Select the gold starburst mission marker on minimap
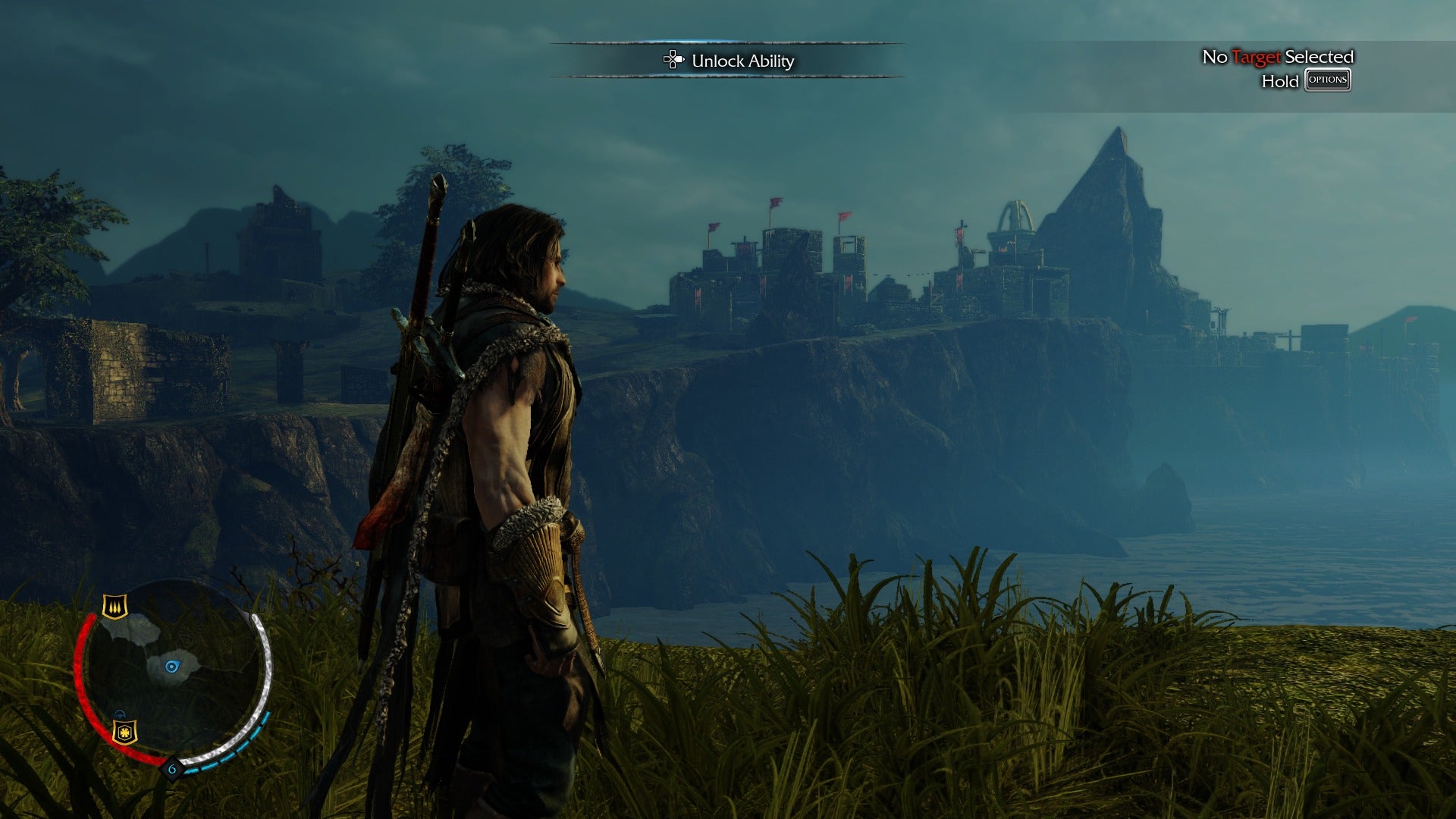1456x819 pixels. tap(124, 732)
